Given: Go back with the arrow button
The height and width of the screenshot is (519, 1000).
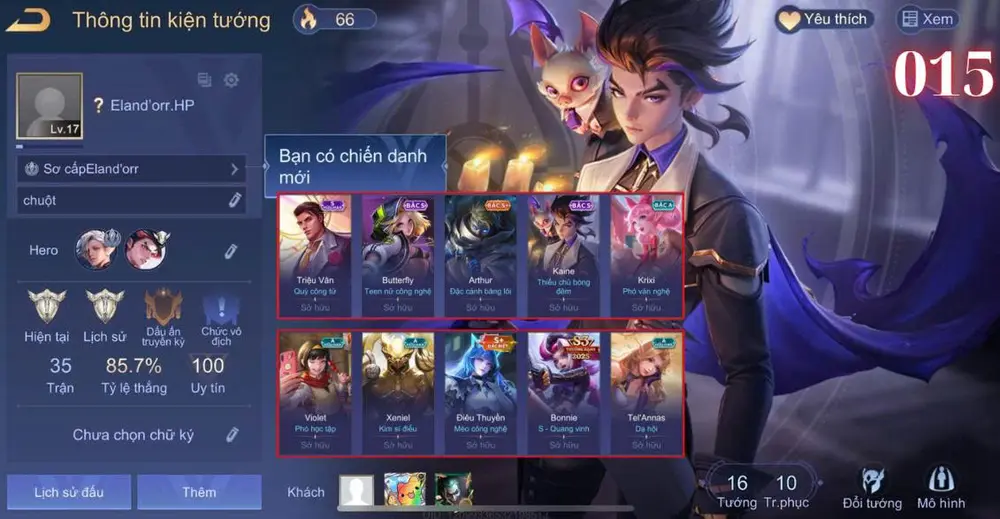Looking at the screenshot, I should point(28,19).
